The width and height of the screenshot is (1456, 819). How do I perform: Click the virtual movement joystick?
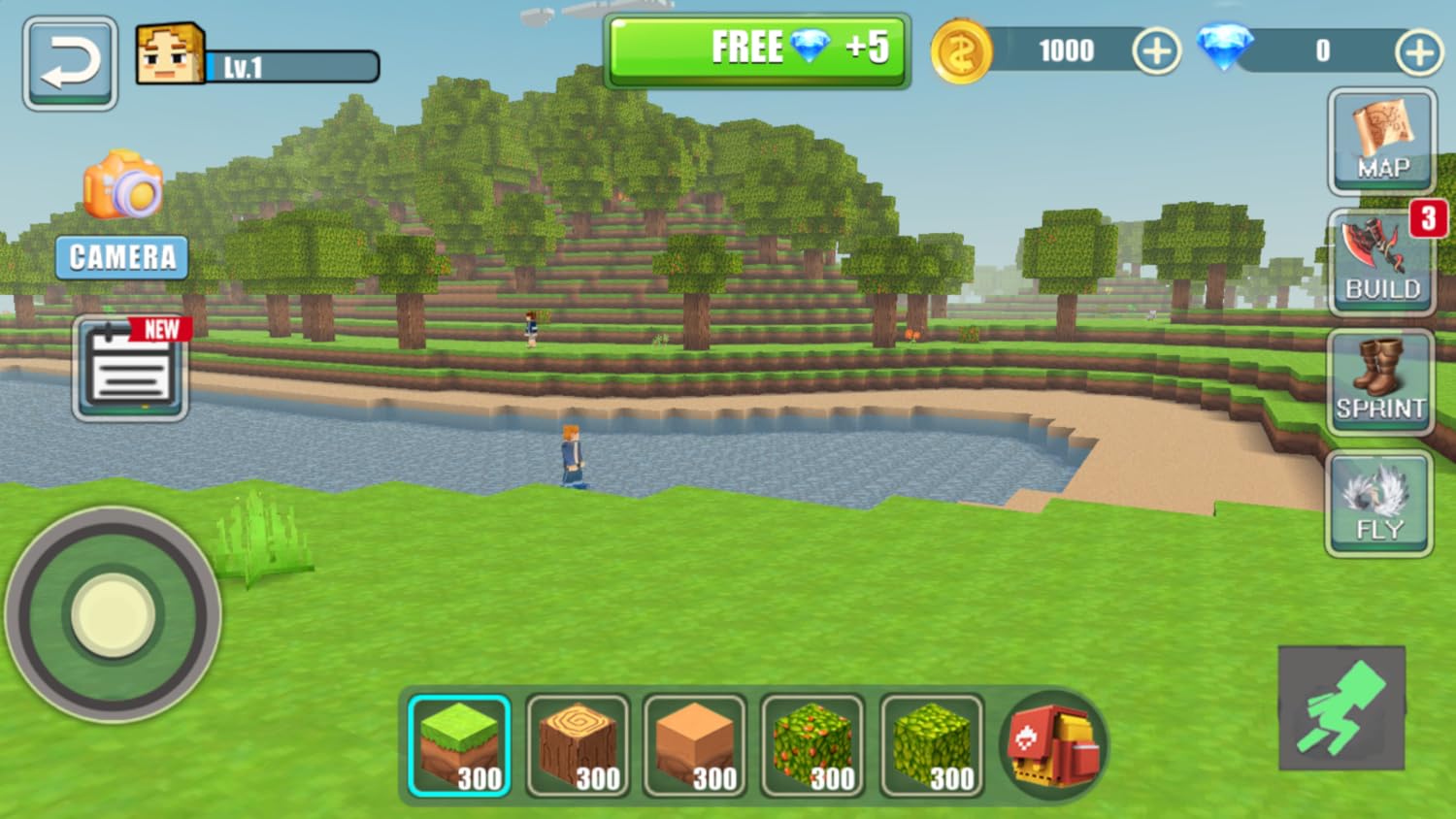114,614
